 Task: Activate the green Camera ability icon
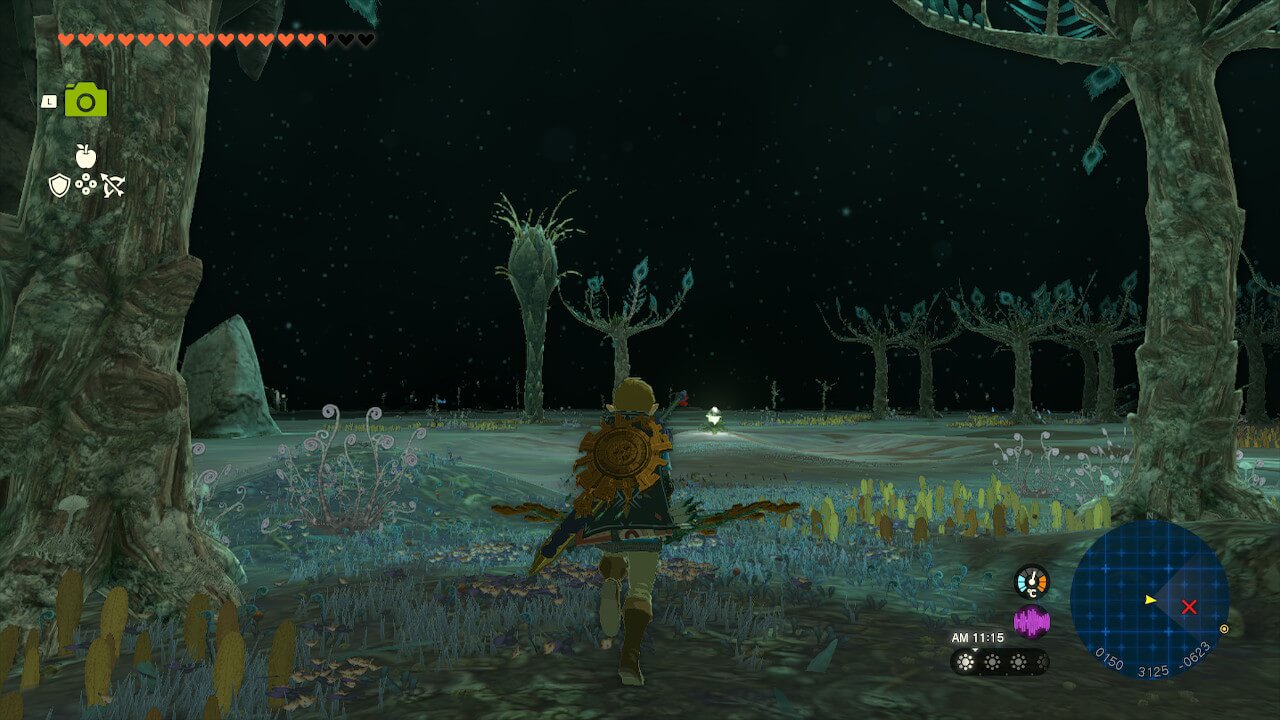pyautogui.click(x=86, y=100)
